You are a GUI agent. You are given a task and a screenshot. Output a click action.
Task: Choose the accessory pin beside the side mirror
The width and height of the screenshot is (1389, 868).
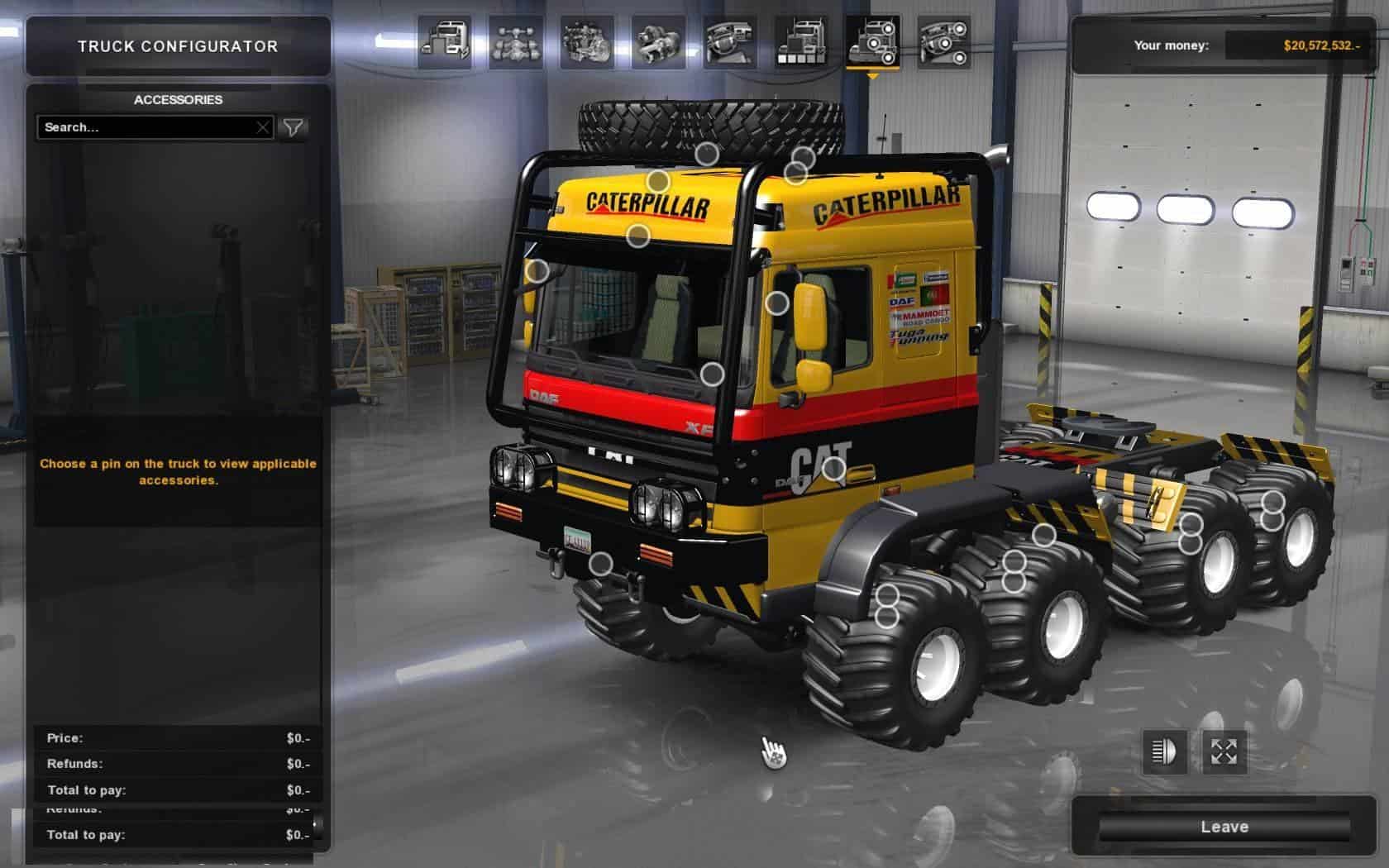coord(776,303)
